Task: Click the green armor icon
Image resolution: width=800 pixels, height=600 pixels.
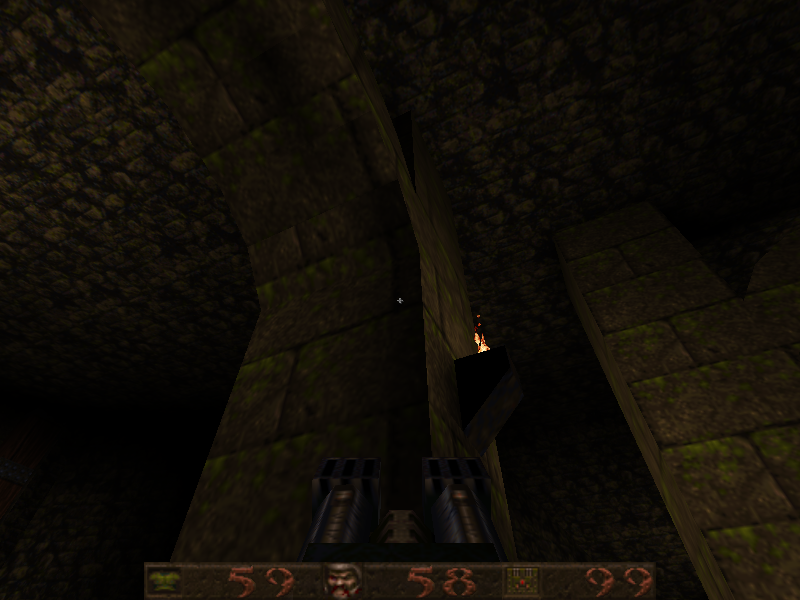Action: pos(166,580)
